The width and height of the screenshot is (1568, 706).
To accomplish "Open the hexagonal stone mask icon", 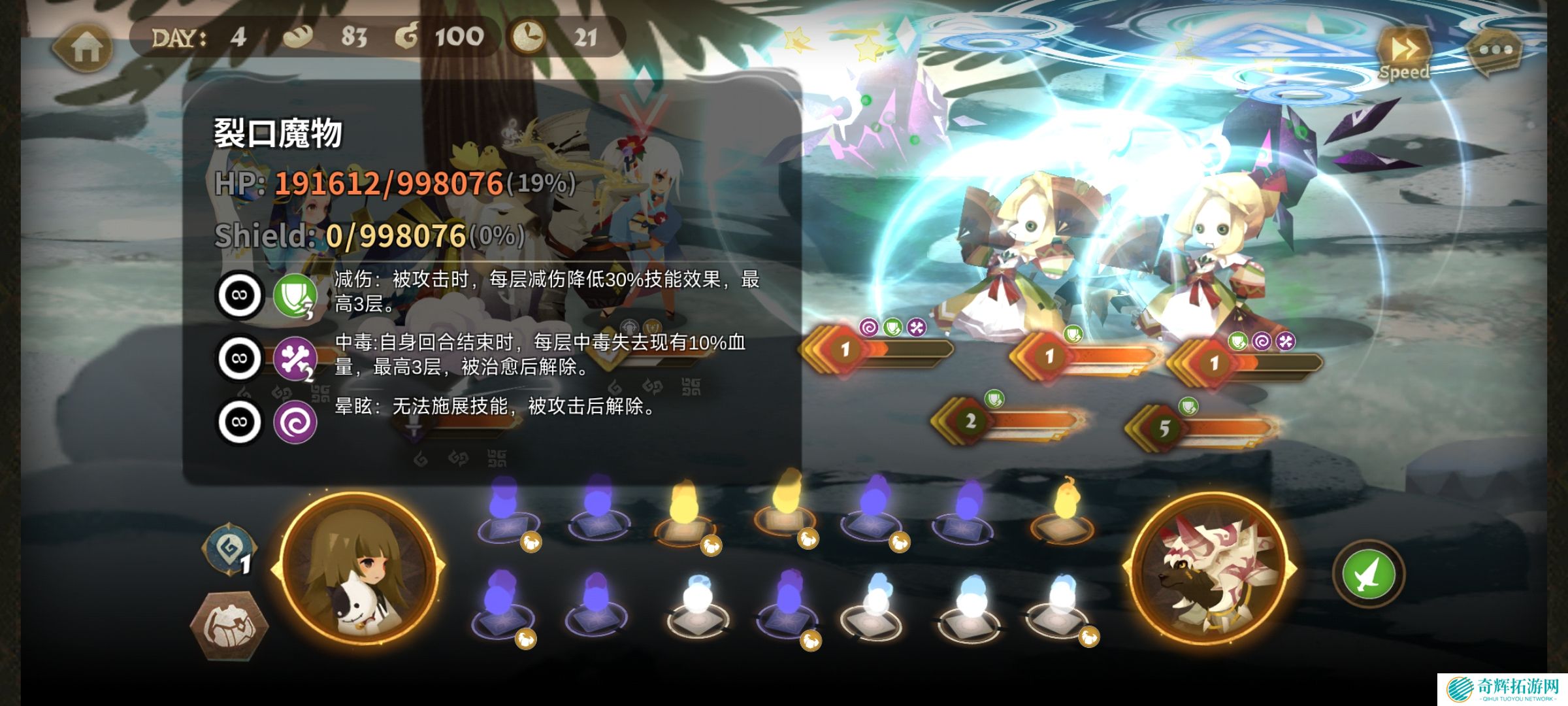I will tap(228, 626).
